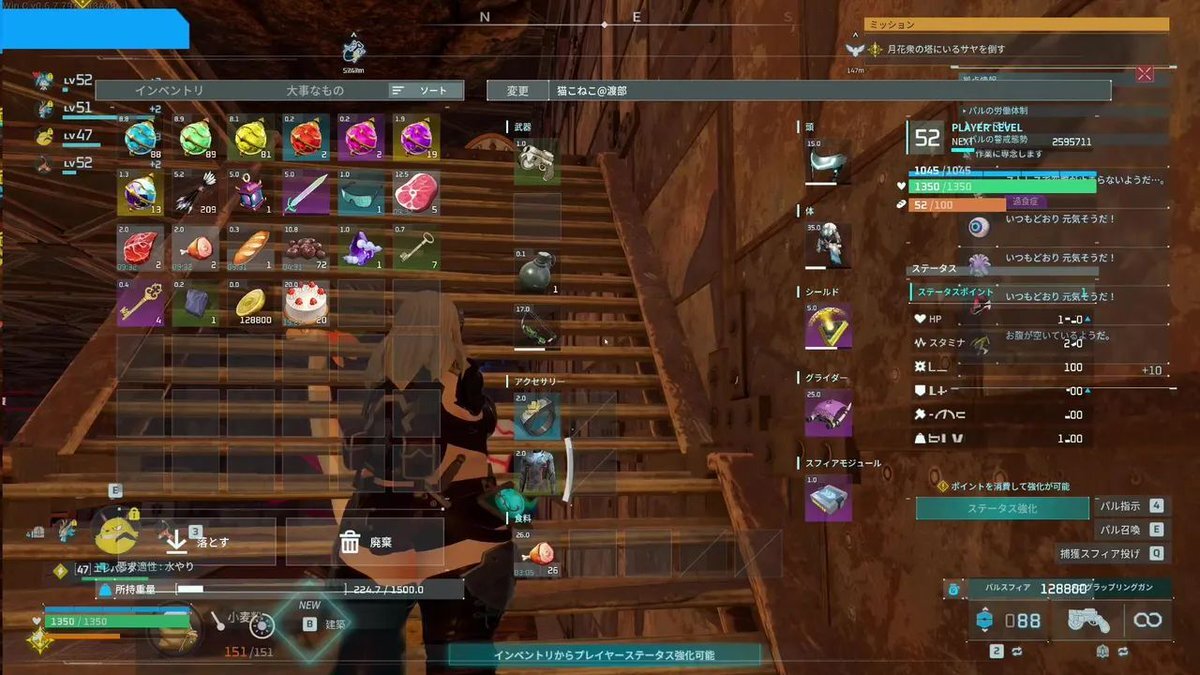Select the silver key stack of 7
The height and width of the screenshot is (675, 1200).
(x=415, y=247)
